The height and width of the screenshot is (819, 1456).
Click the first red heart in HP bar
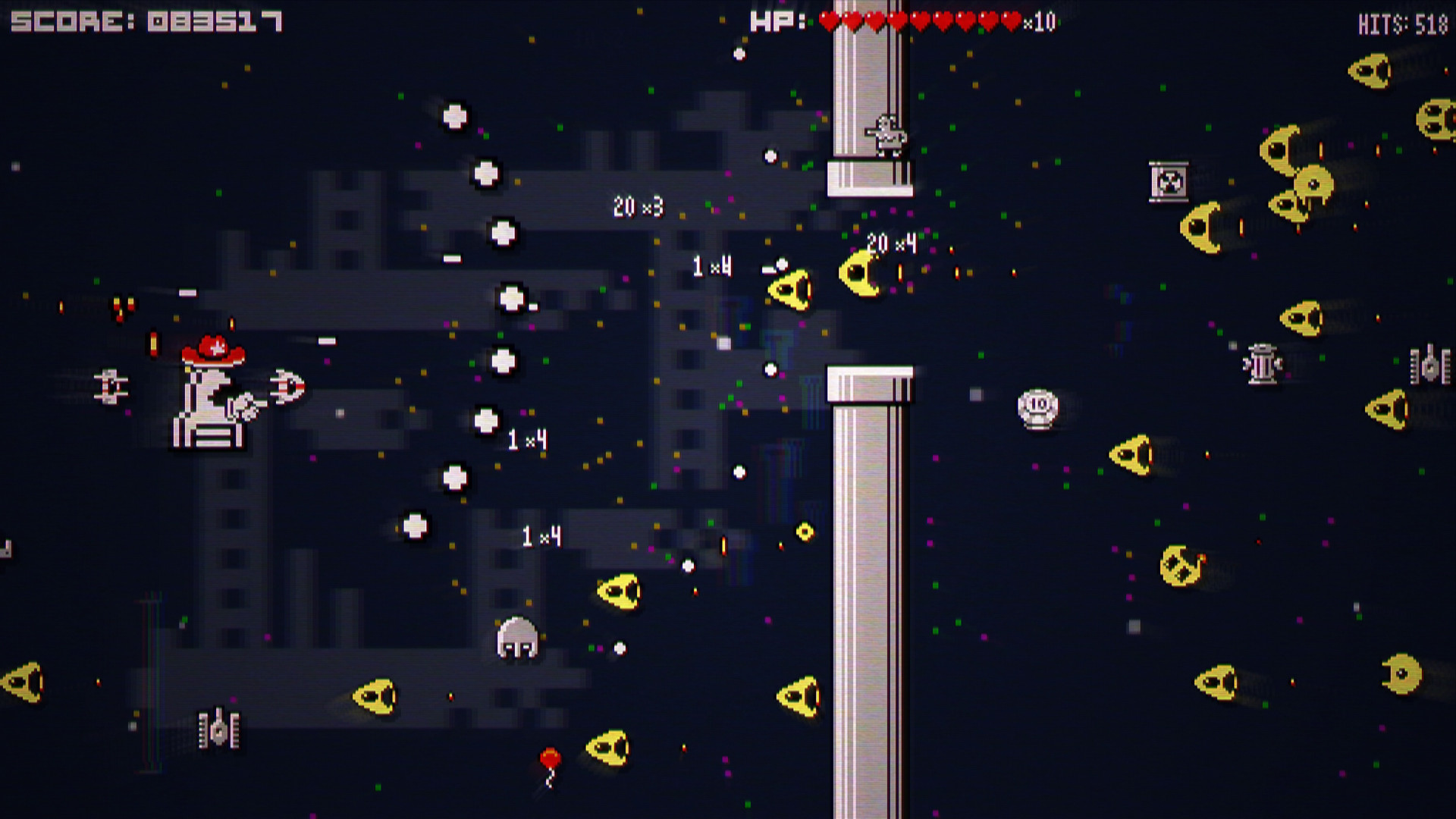click(827, 20)
